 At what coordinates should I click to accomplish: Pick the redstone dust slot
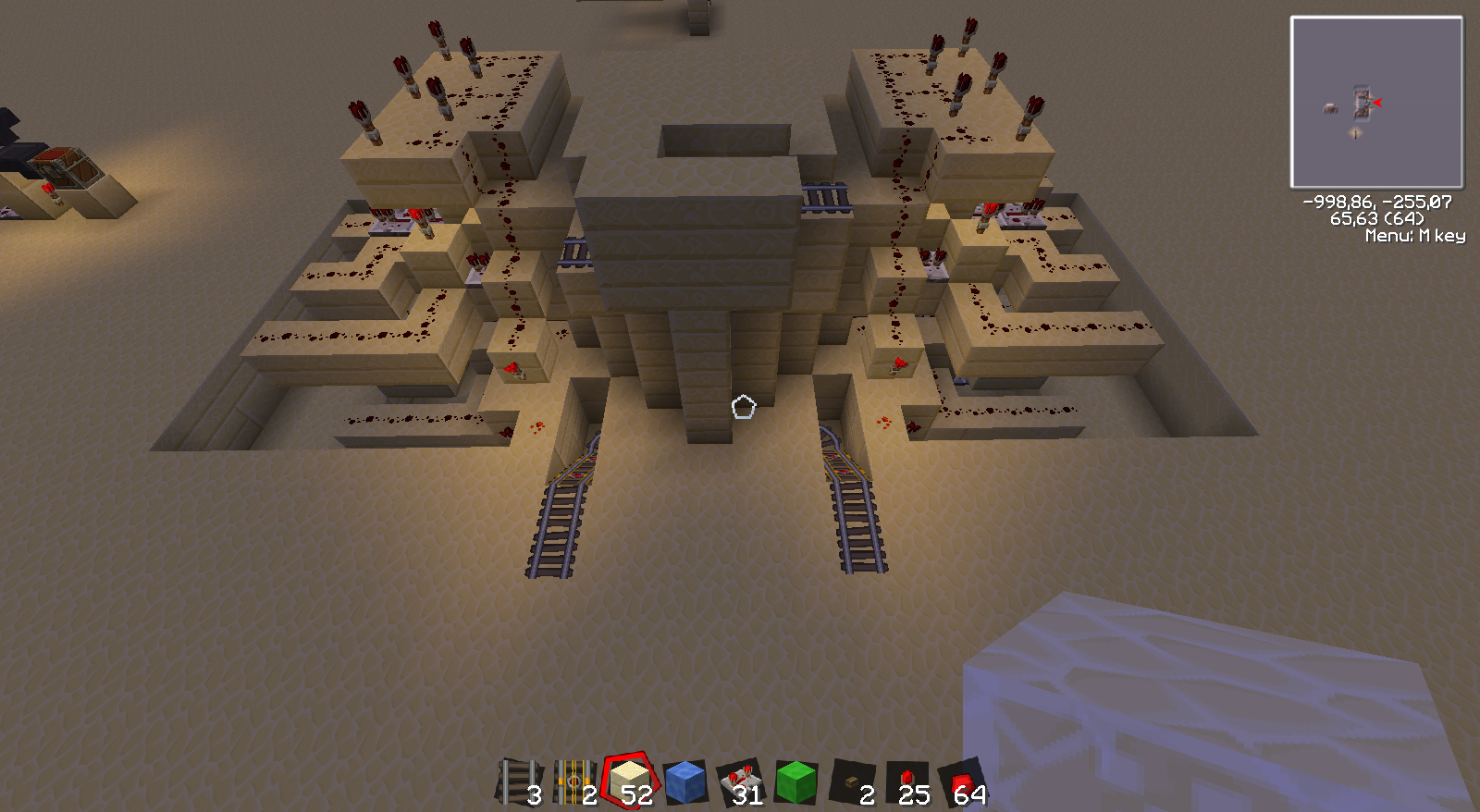[962, 782]
